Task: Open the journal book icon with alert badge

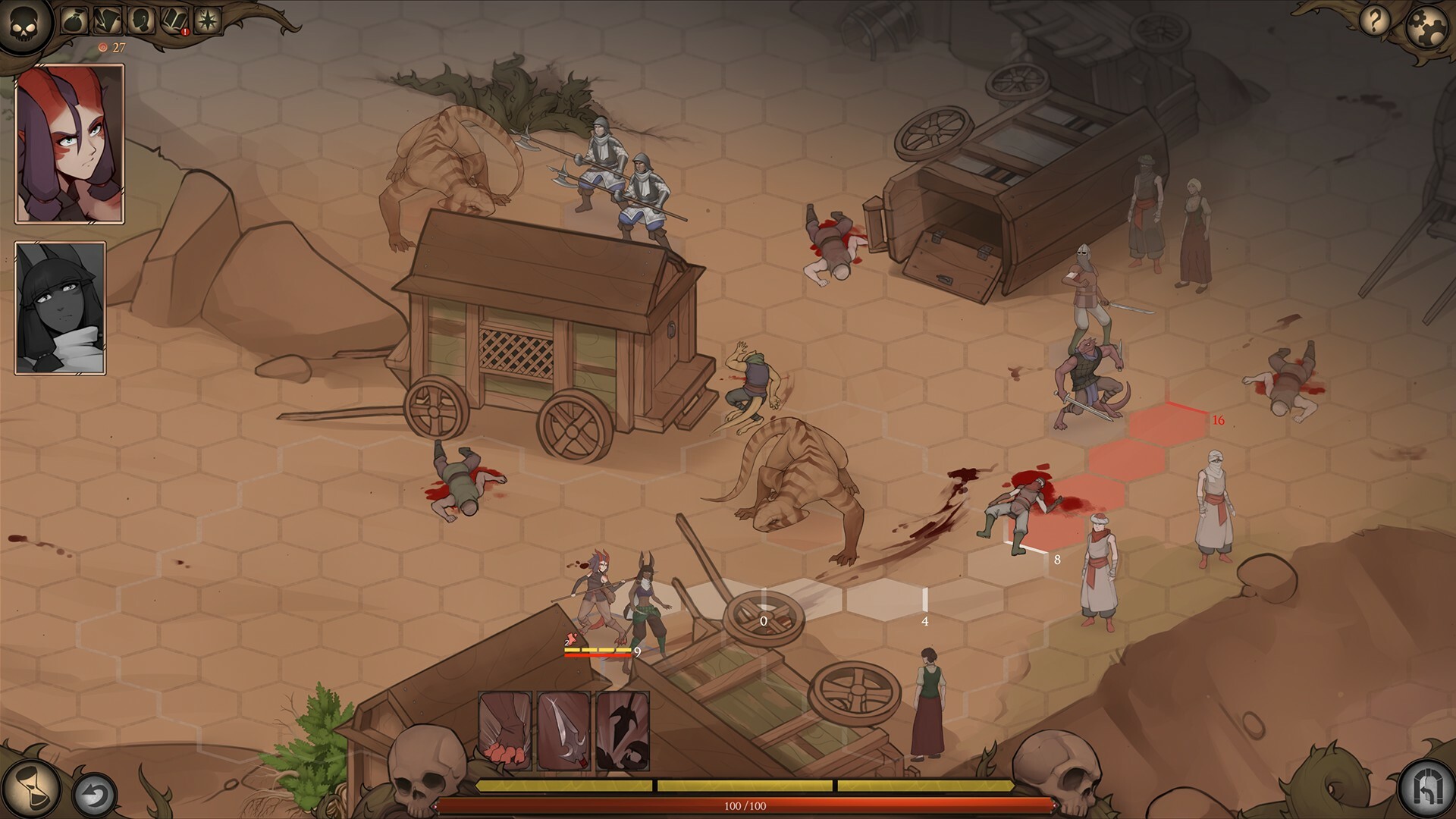Action: pyautogui.click(x=174, y=19)
